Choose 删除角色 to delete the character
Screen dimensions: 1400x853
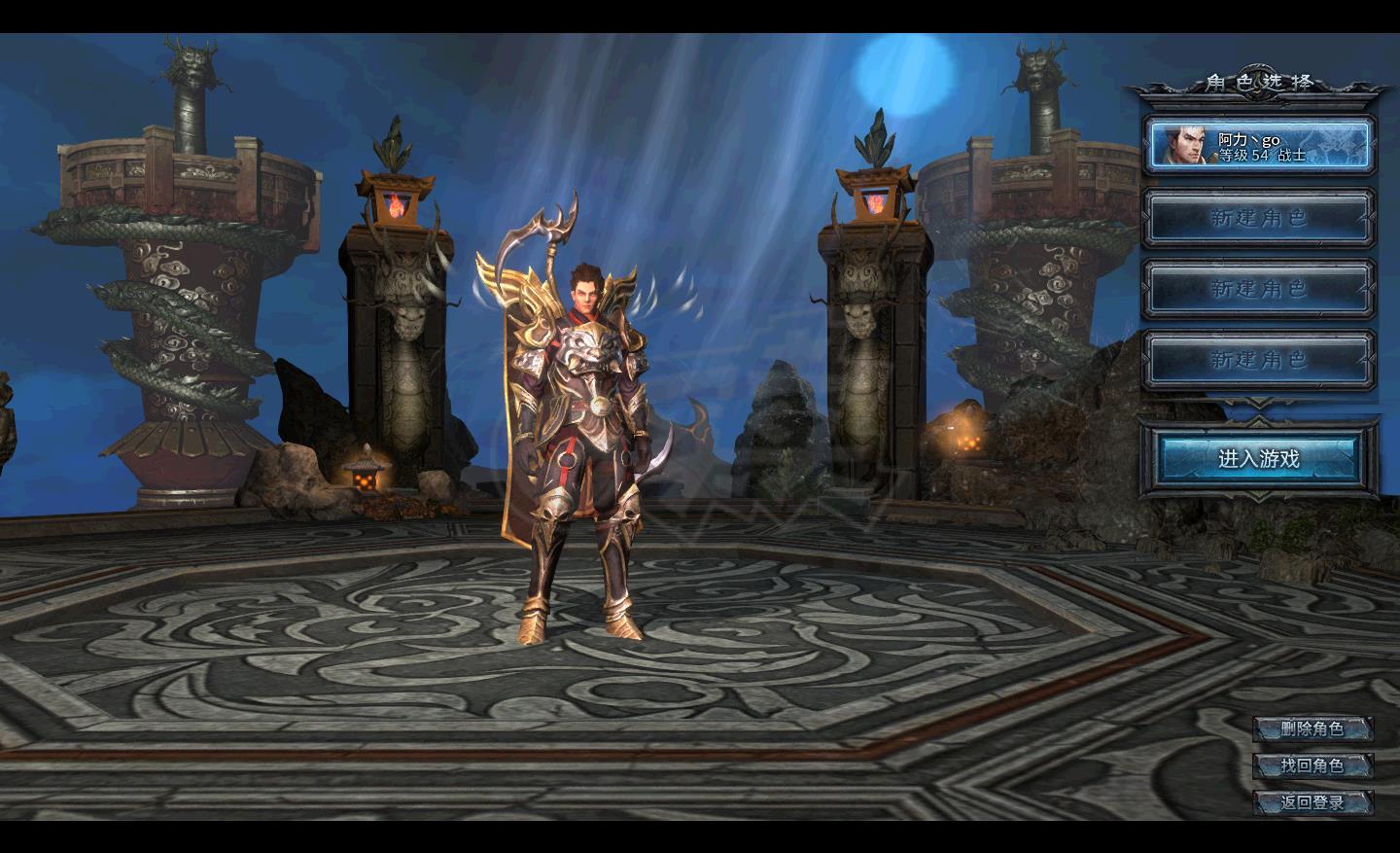pyautogui.click(x=1312, y=729)
